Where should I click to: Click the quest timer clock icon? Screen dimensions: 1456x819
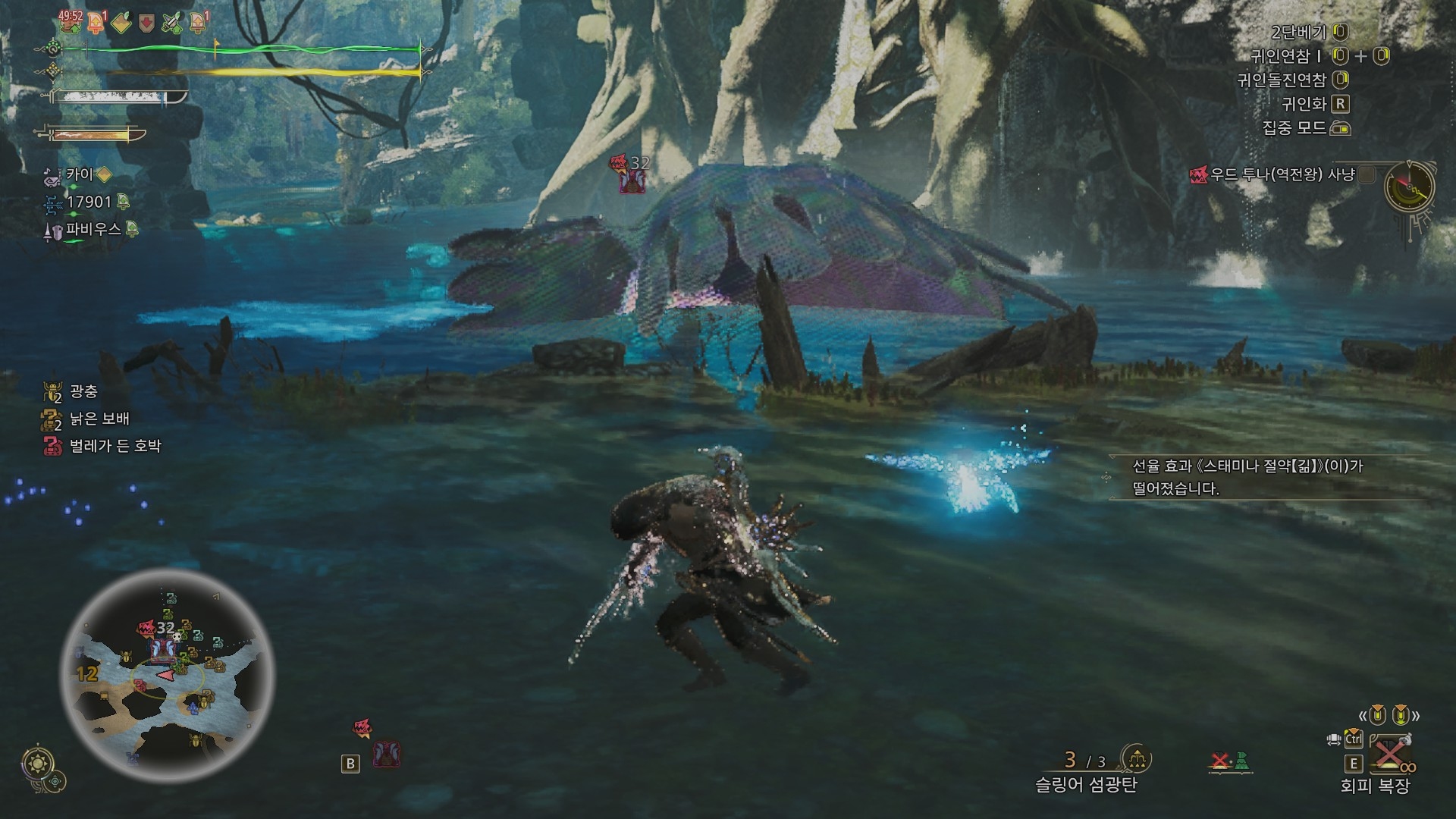[x=1409, y=187]
